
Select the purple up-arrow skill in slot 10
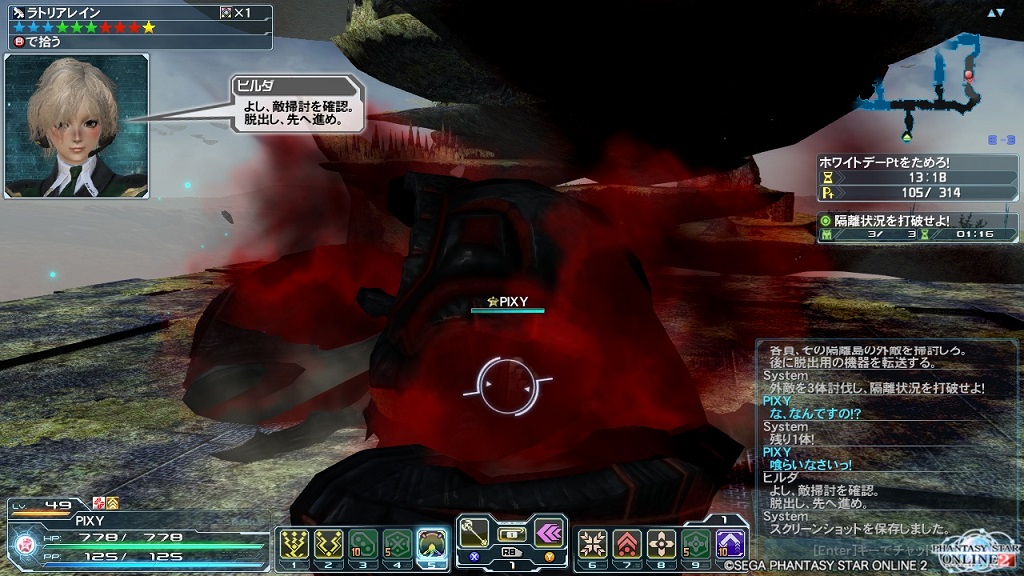pyautogui.click(x=730, y=542)
